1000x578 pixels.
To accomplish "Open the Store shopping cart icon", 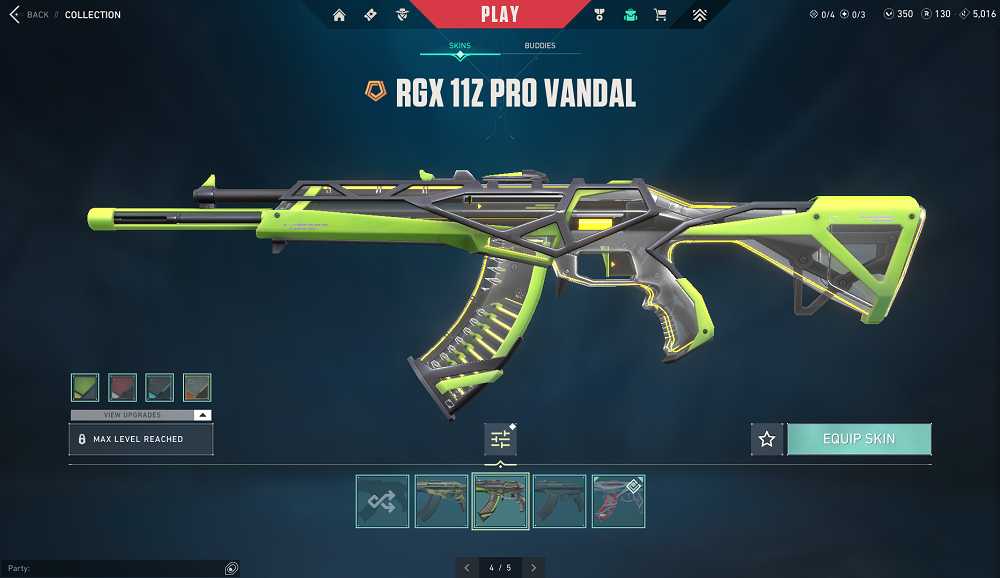I will click(660, 15).
